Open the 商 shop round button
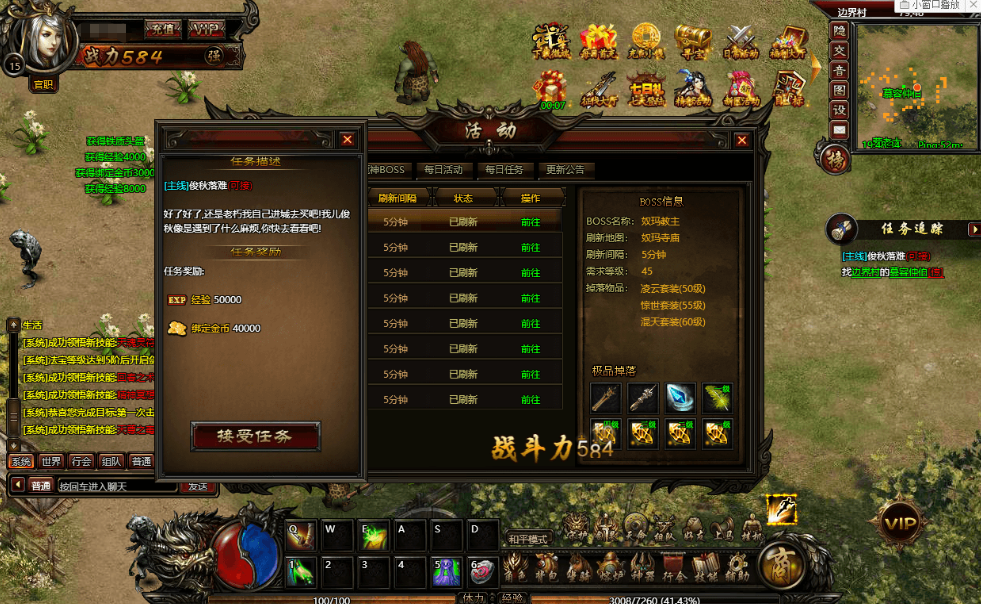981x604 pixels. tap(781, 566)
